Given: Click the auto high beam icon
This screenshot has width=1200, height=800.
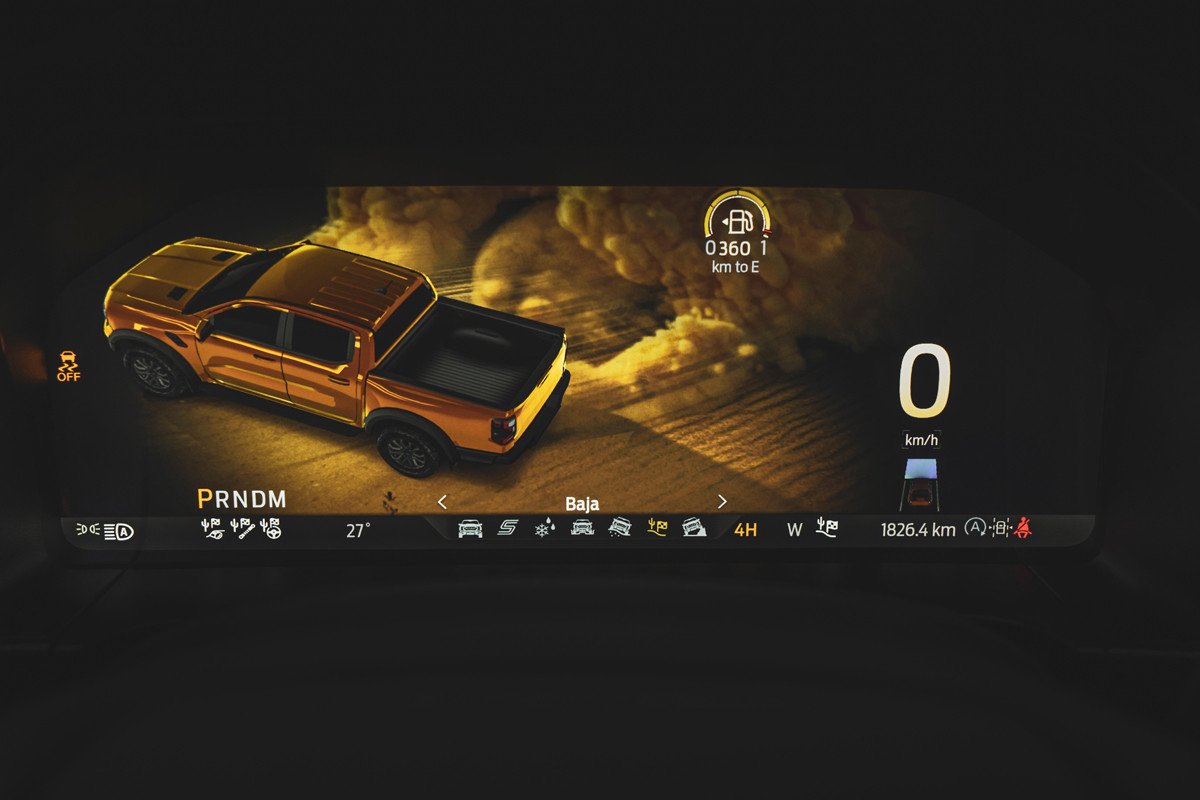Looking at the screenshot, I should [119, 531].
